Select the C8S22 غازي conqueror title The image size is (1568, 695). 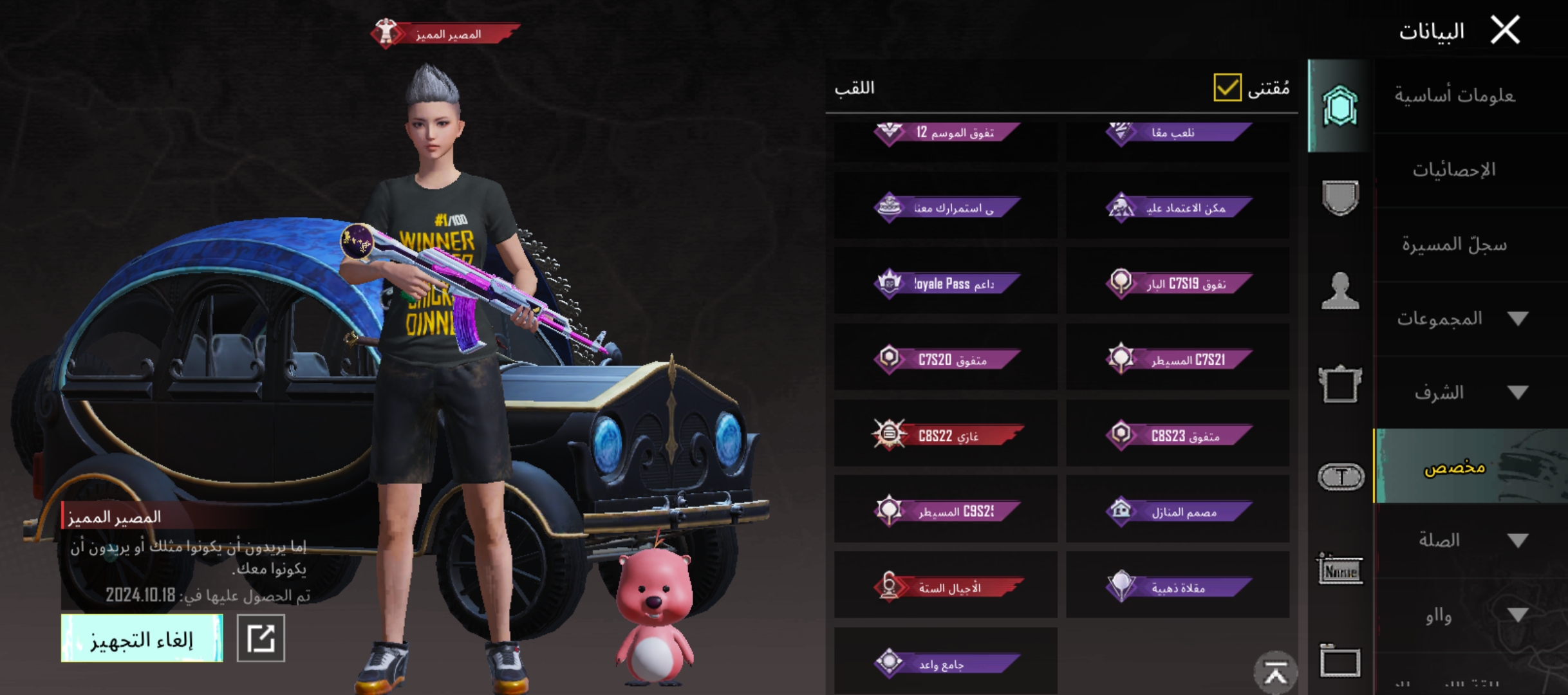tap(946, 435)
